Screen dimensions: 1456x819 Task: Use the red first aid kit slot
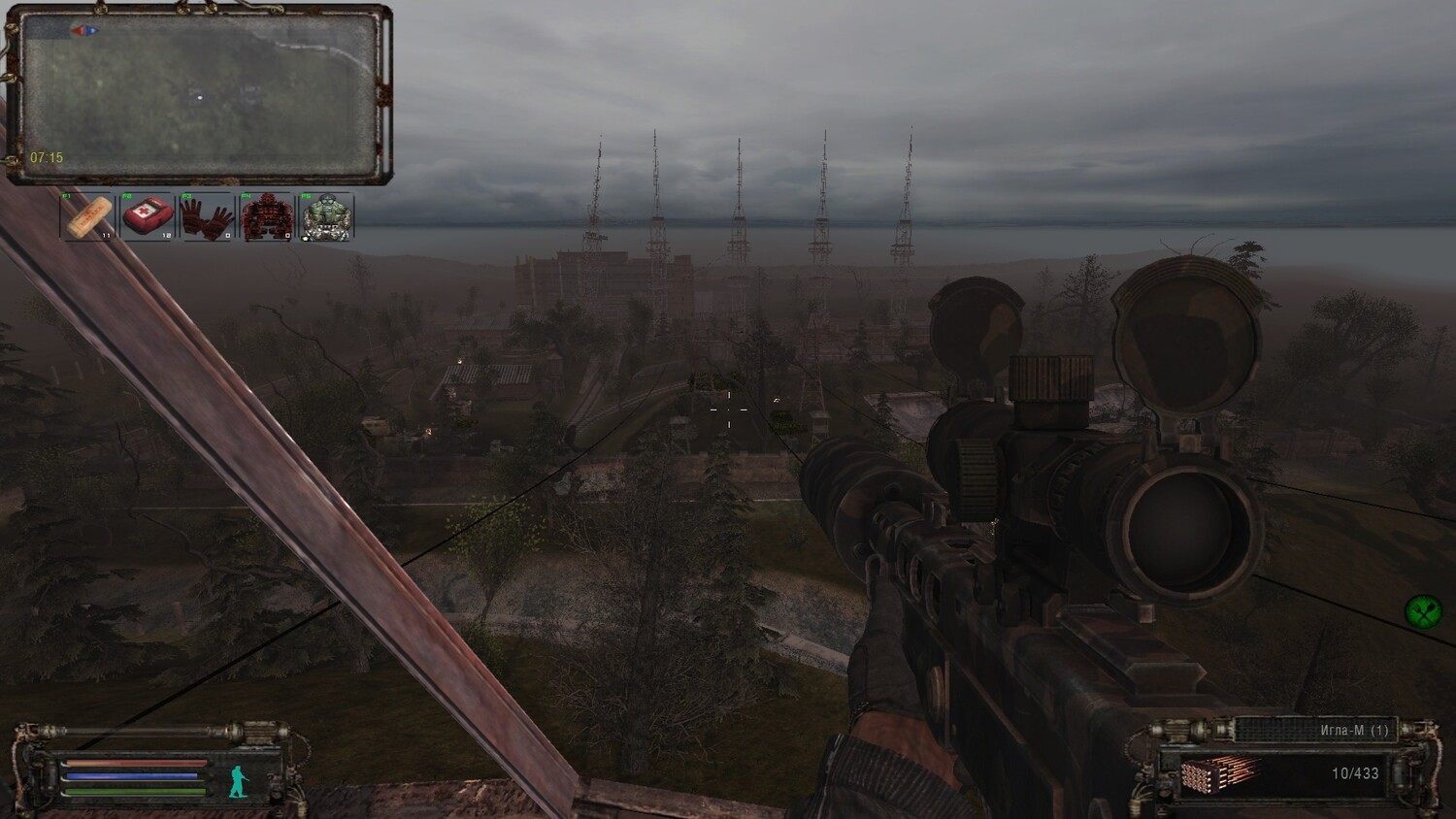pyautogui.click(x=148, y=215)
